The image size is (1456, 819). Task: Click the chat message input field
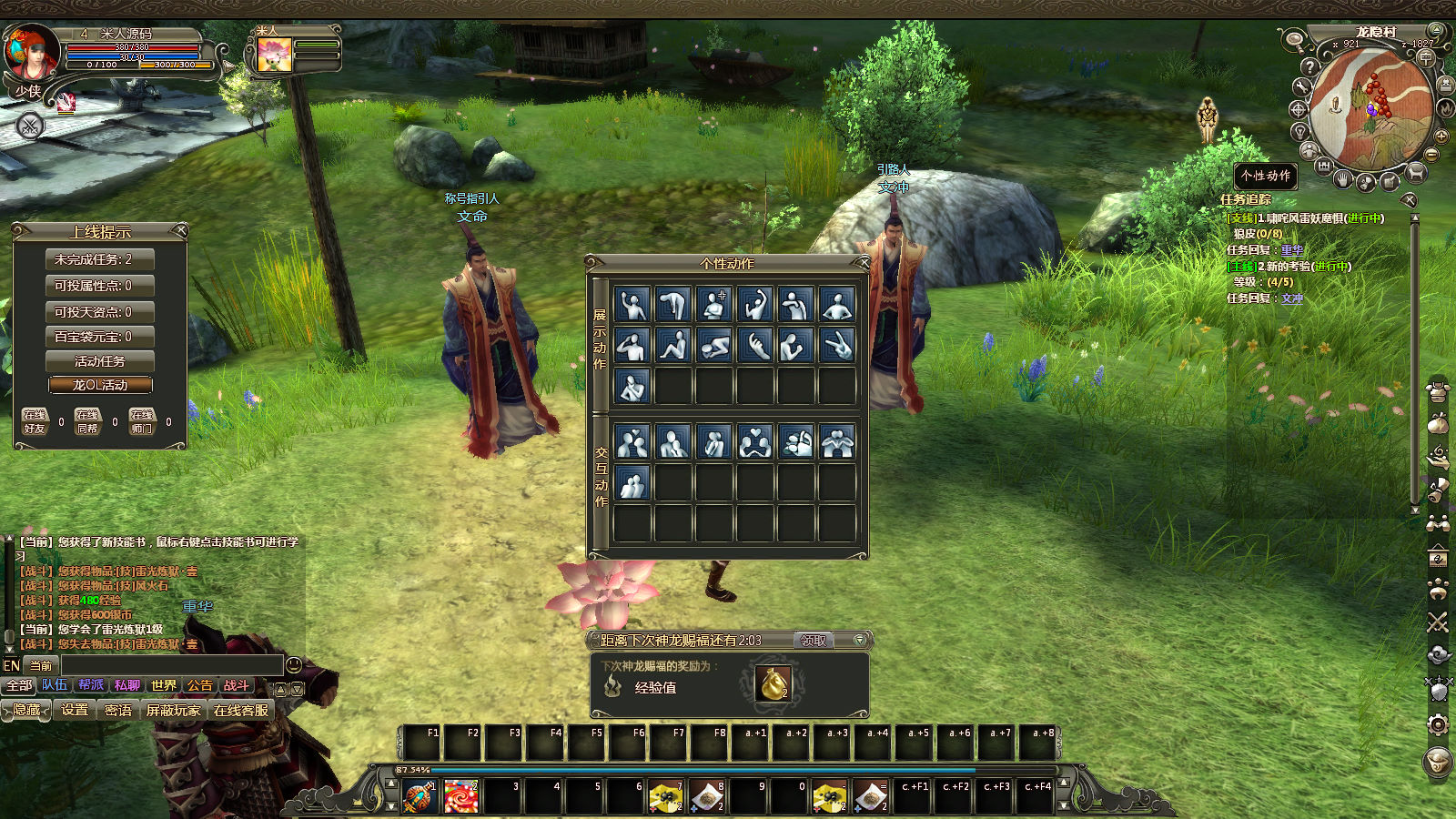pyautogui.click(x=171, y=665)
